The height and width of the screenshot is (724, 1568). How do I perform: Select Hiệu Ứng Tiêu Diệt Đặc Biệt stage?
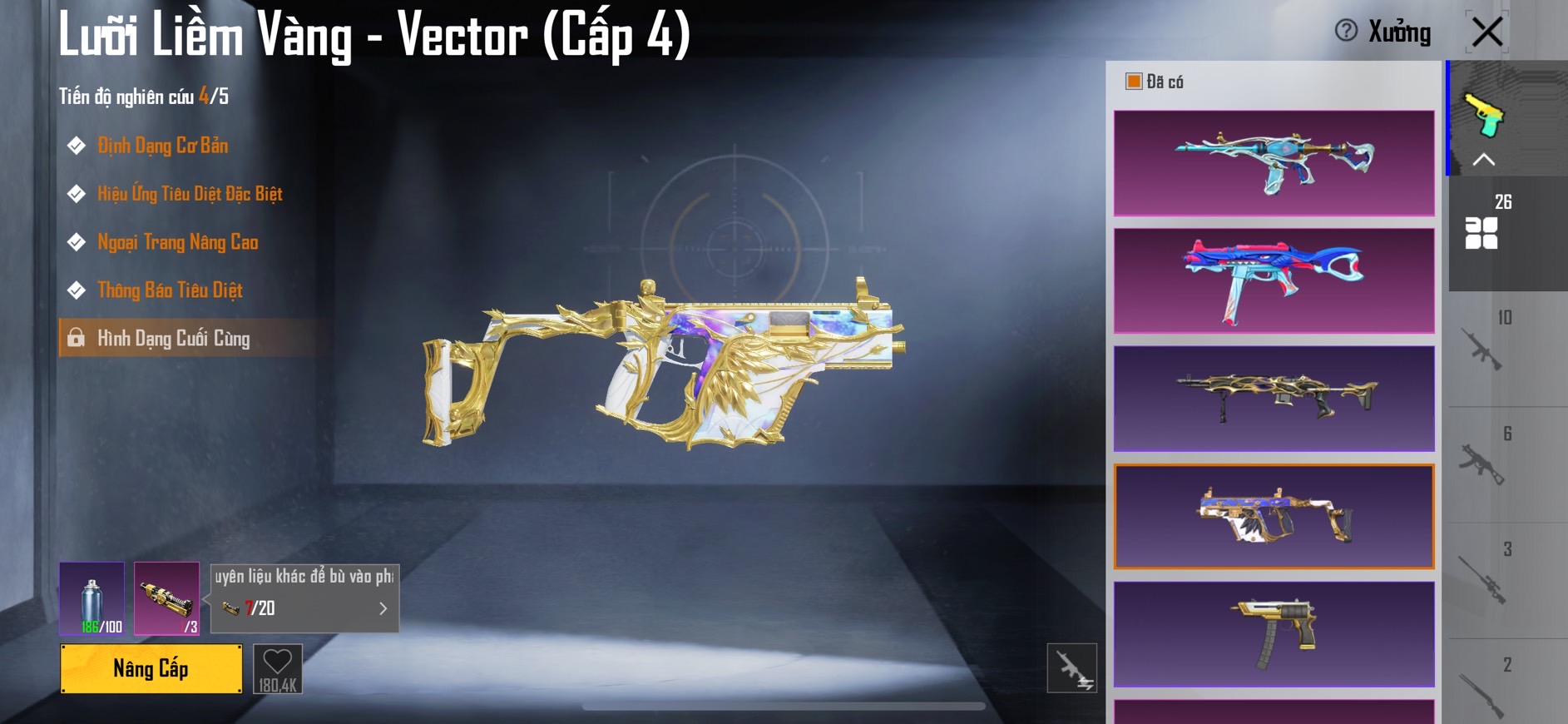pos(189,194)
